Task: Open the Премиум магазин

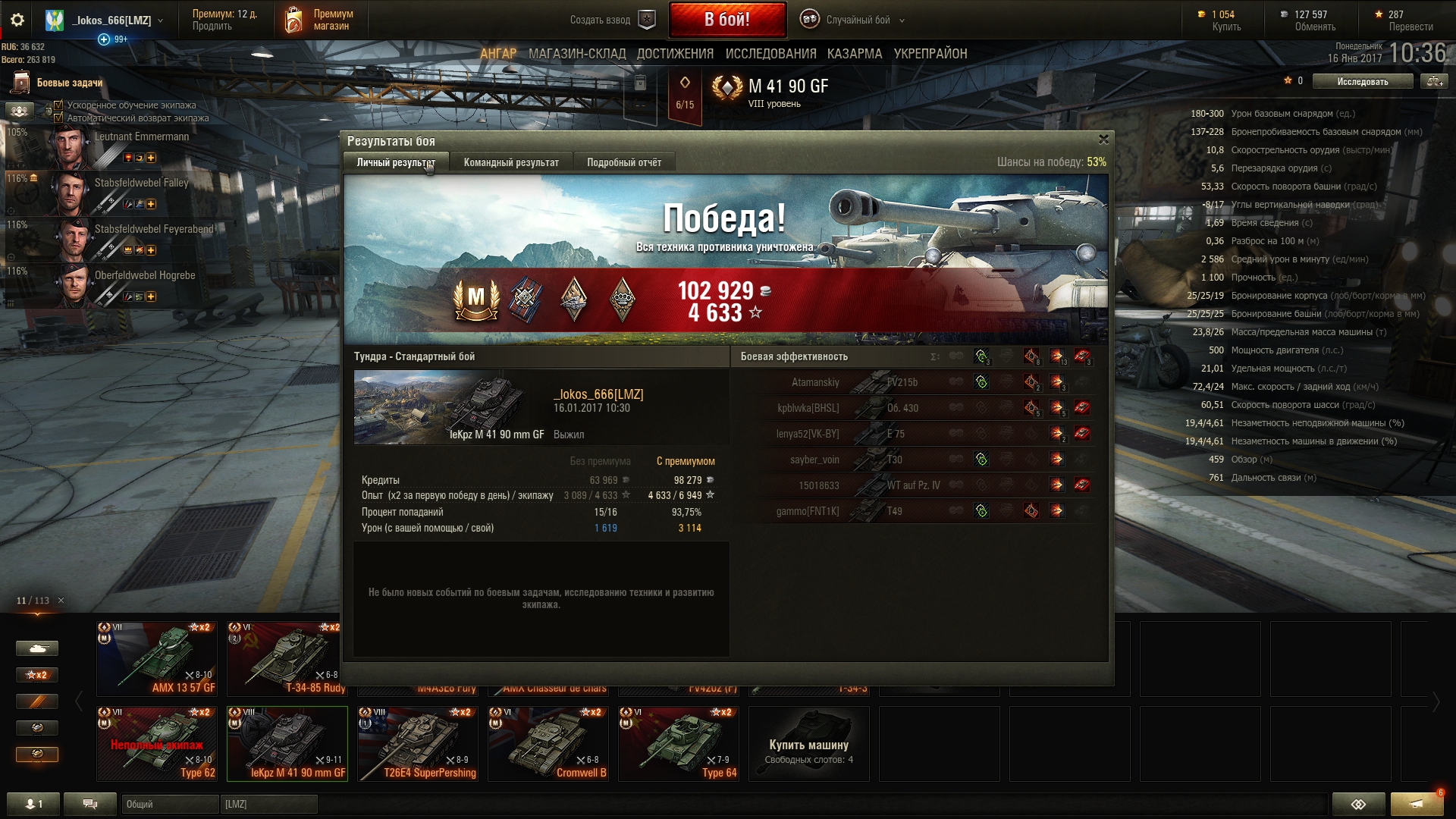Action: pos(319,20)
